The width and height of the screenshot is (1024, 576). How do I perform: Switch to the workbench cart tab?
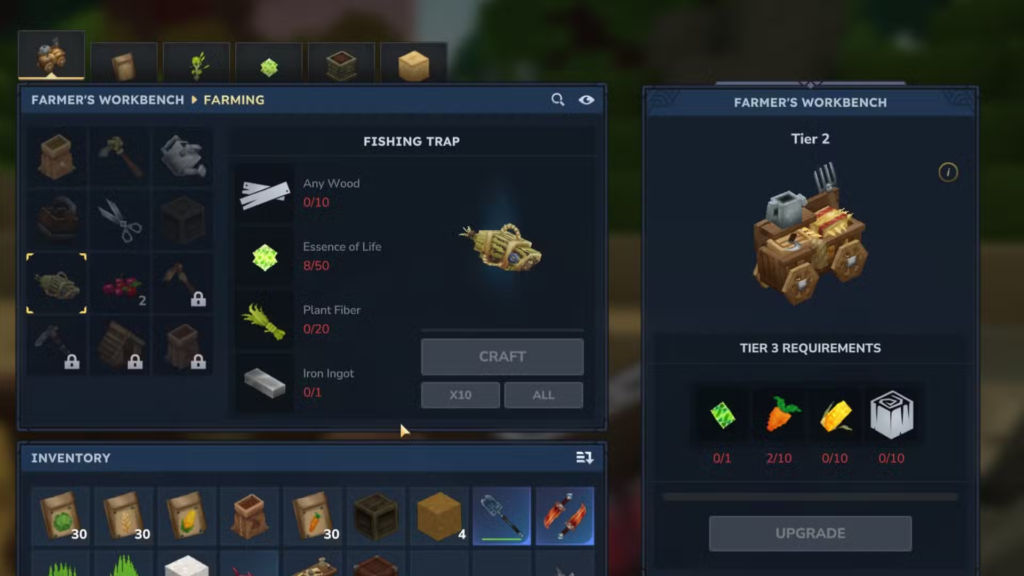tap(51, 58)
